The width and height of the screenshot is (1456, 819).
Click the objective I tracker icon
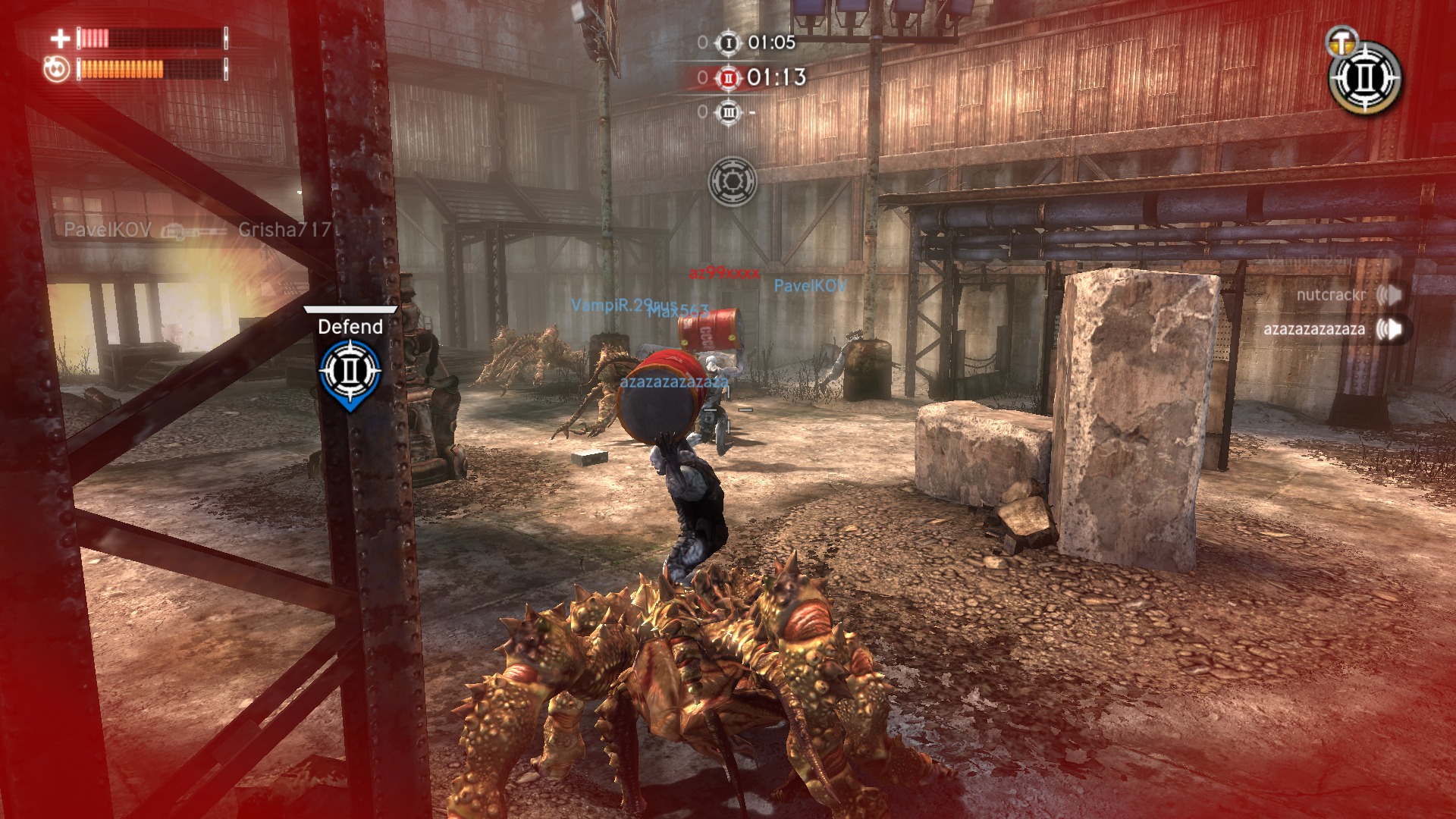[x=728, y=42]
